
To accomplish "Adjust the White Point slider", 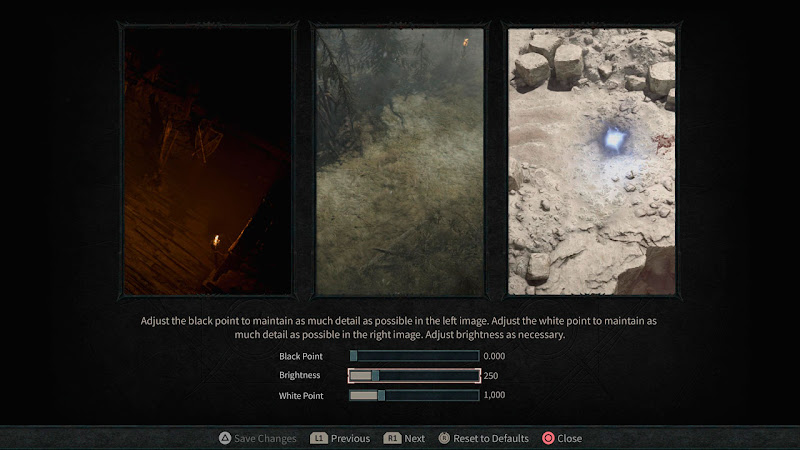I will click(x=414, y=395).
